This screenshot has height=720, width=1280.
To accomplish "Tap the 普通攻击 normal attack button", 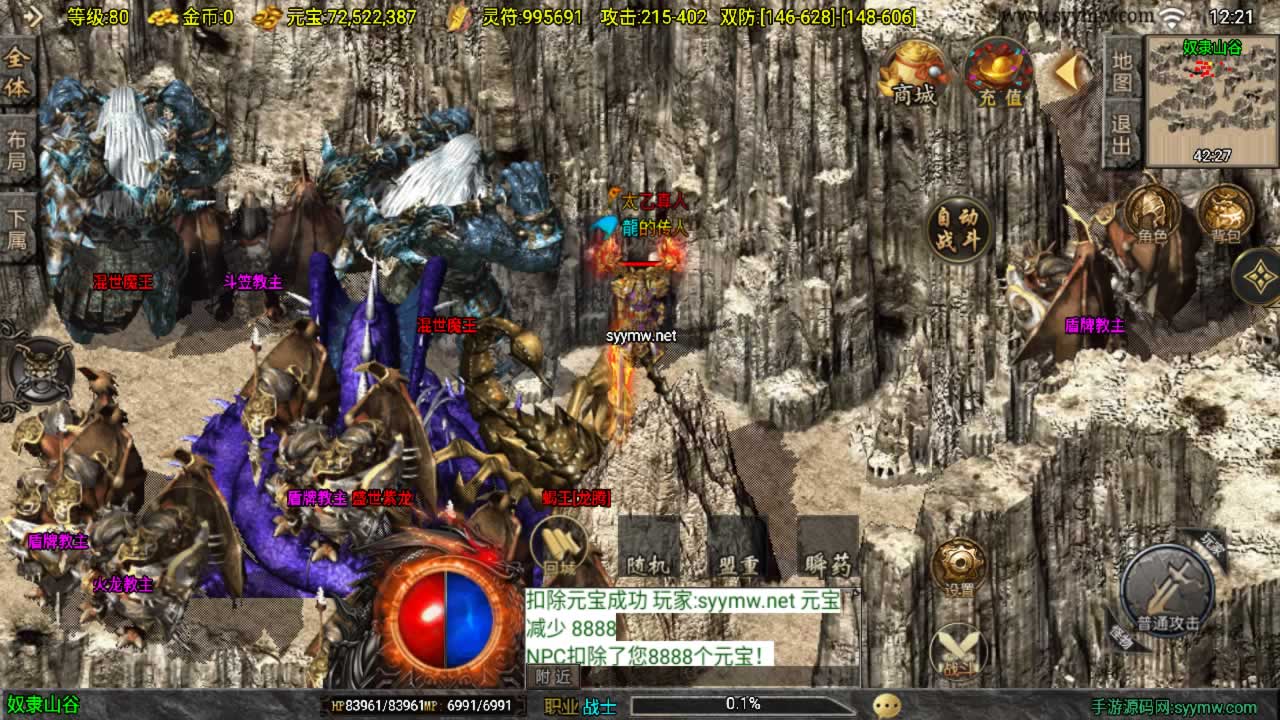I will point(1167,591).
